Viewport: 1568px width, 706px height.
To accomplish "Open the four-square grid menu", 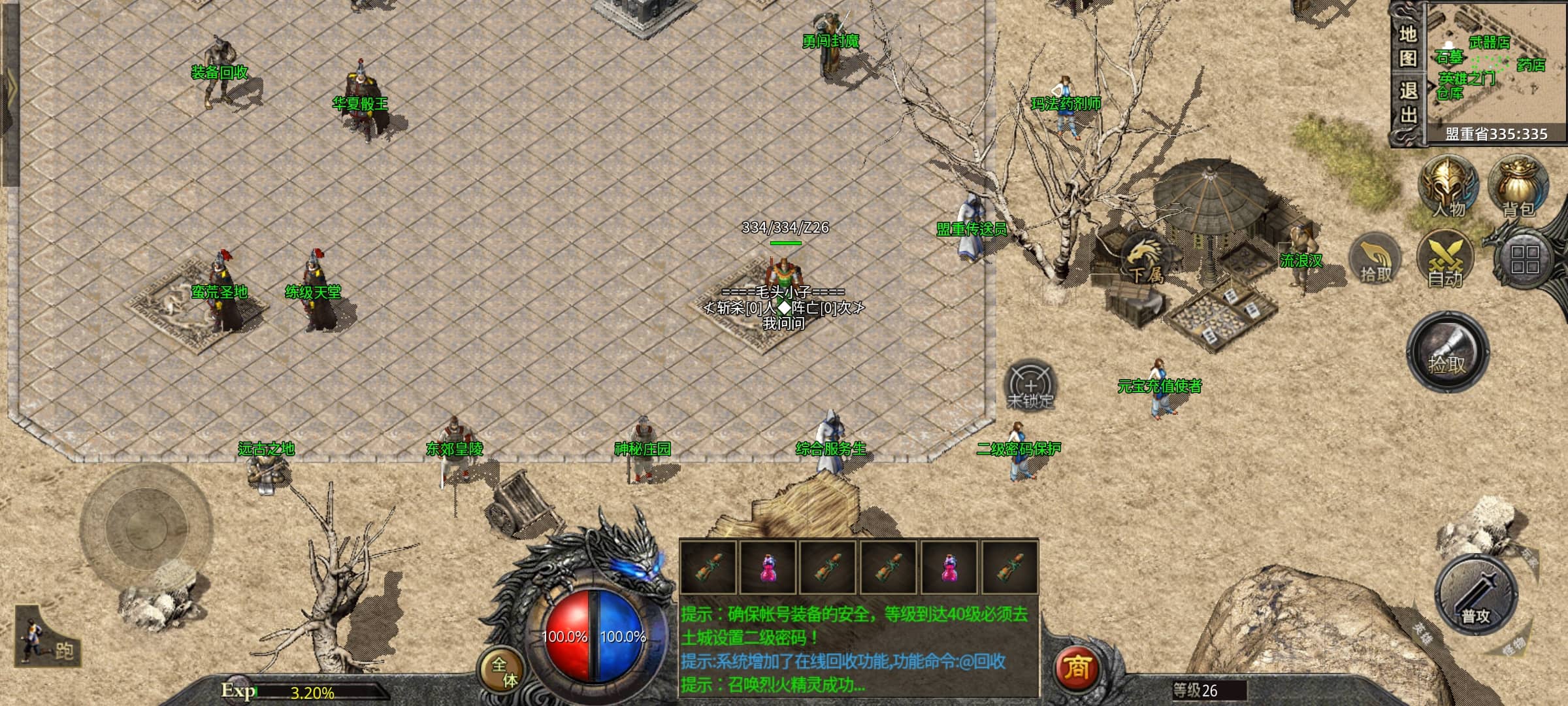I will pos(1525,260).
